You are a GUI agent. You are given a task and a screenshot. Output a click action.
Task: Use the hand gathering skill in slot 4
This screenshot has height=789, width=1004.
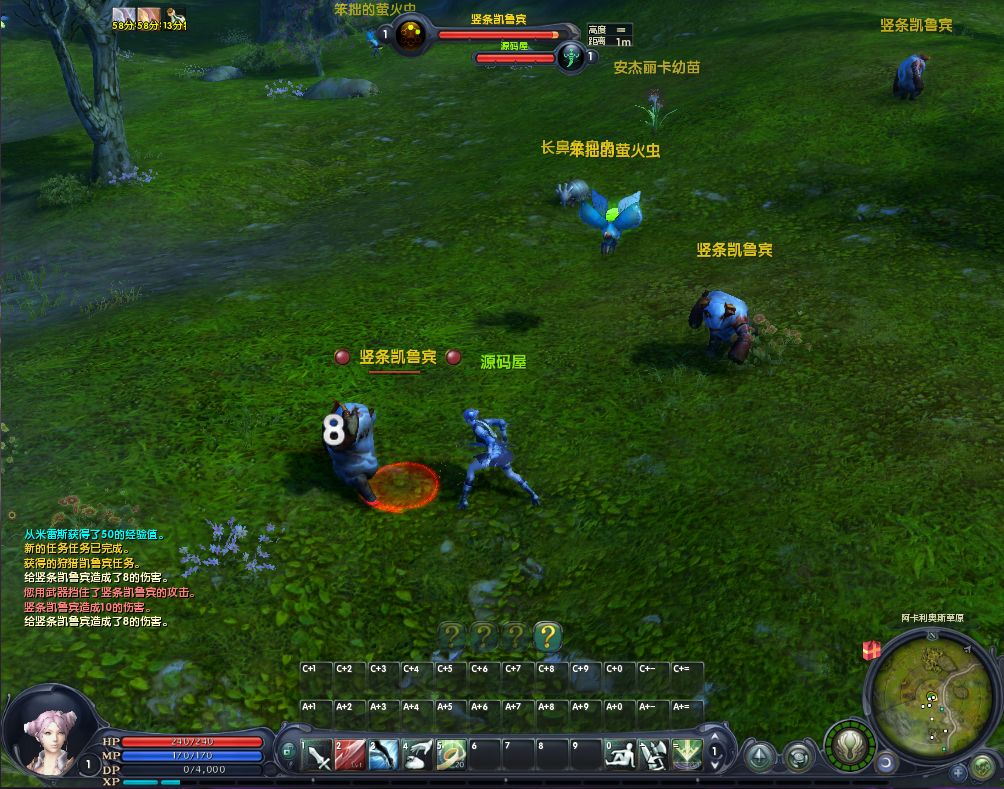point(418,754)
